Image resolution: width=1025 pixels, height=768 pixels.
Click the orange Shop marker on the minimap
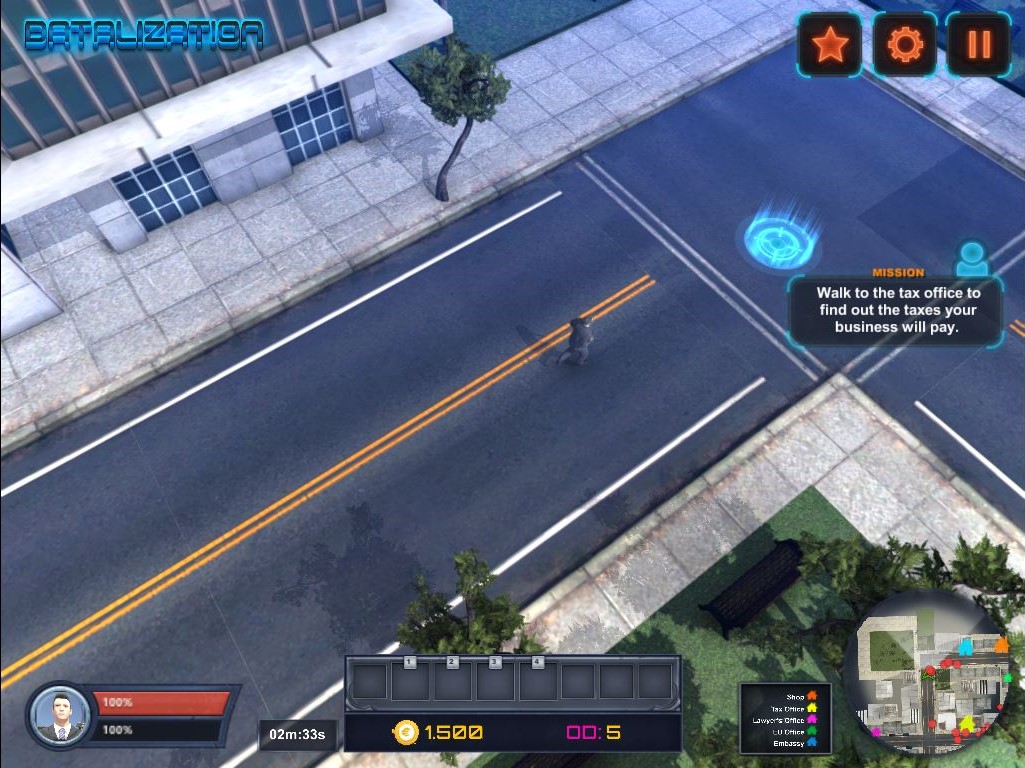click(x=1000, y=645)
